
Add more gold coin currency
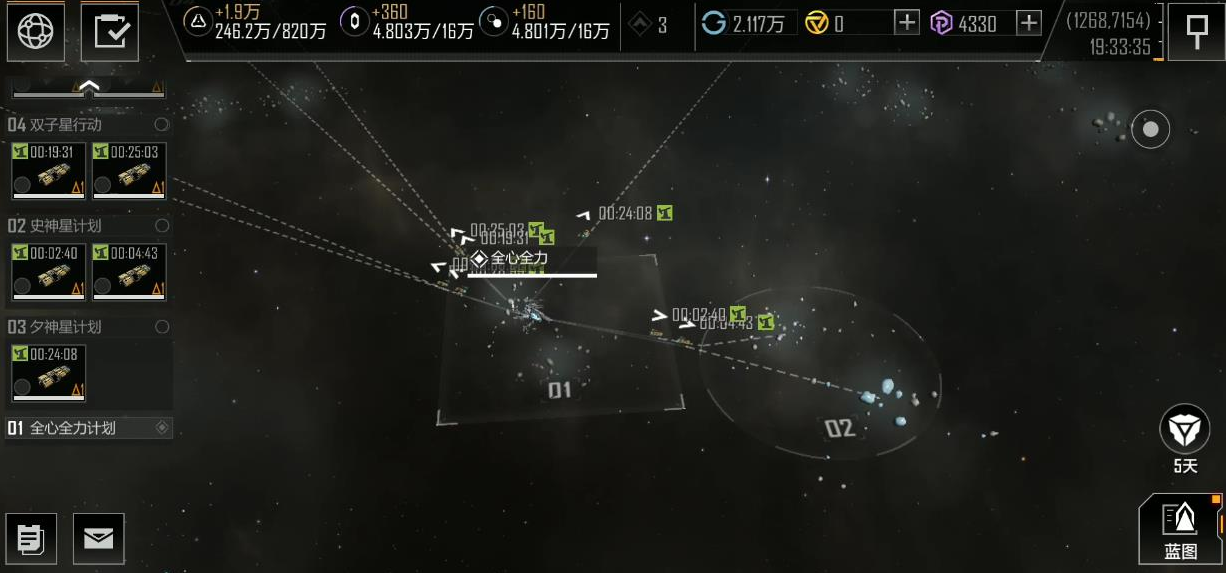906,23
